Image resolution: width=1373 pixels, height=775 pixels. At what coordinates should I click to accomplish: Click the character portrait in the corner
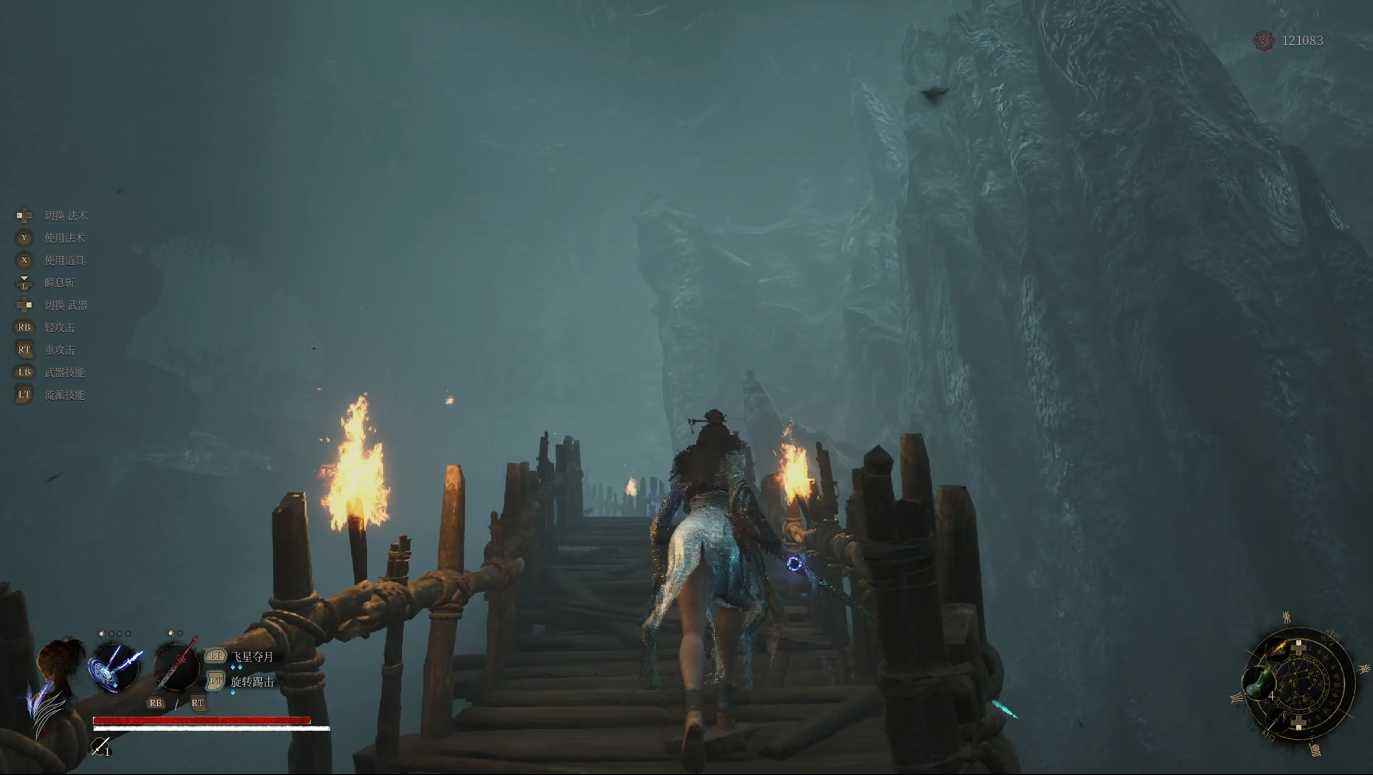55,680
